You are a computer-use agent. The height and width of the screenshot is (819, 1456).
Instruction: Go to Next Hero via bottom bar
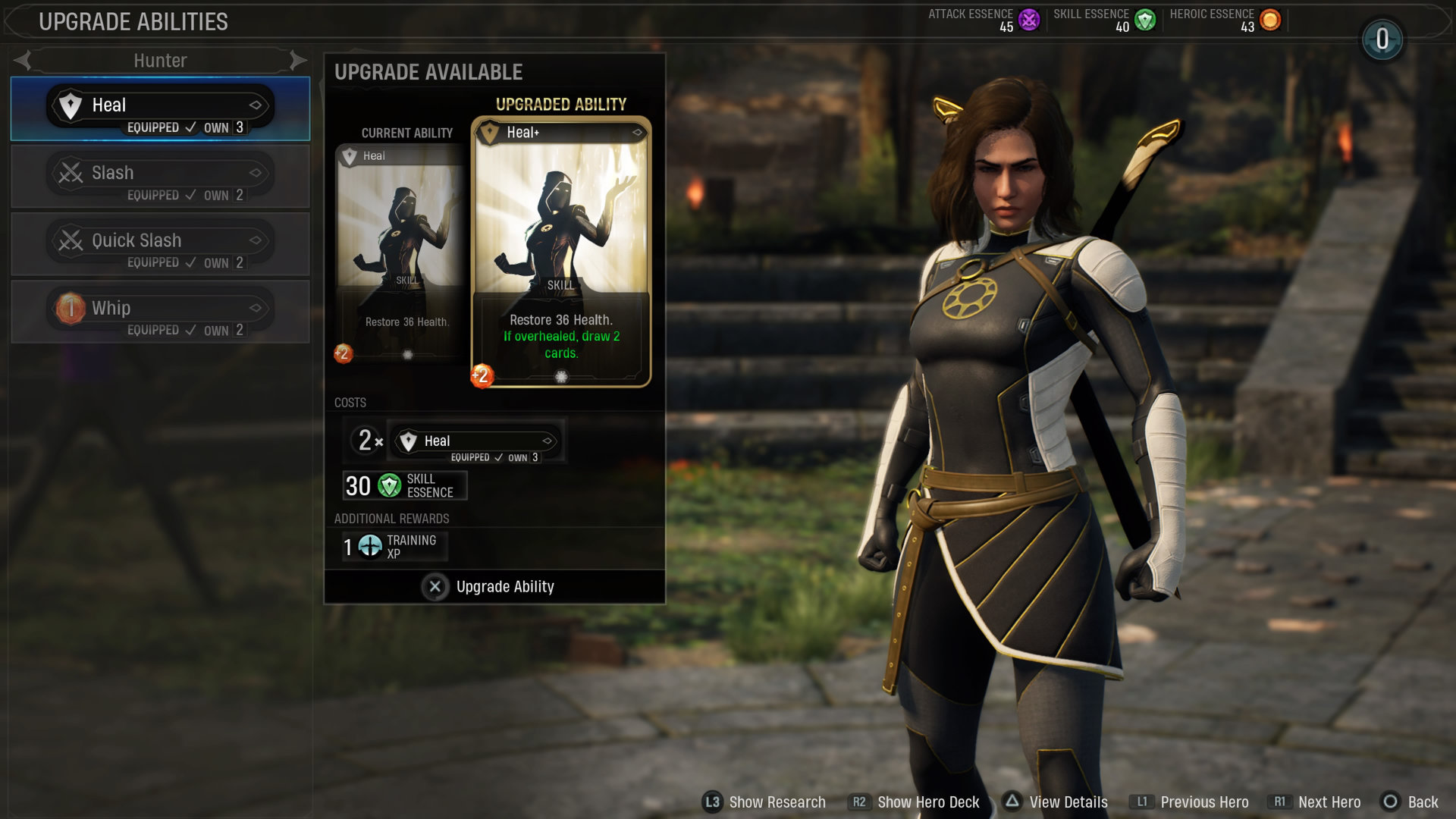point(1316,802)
